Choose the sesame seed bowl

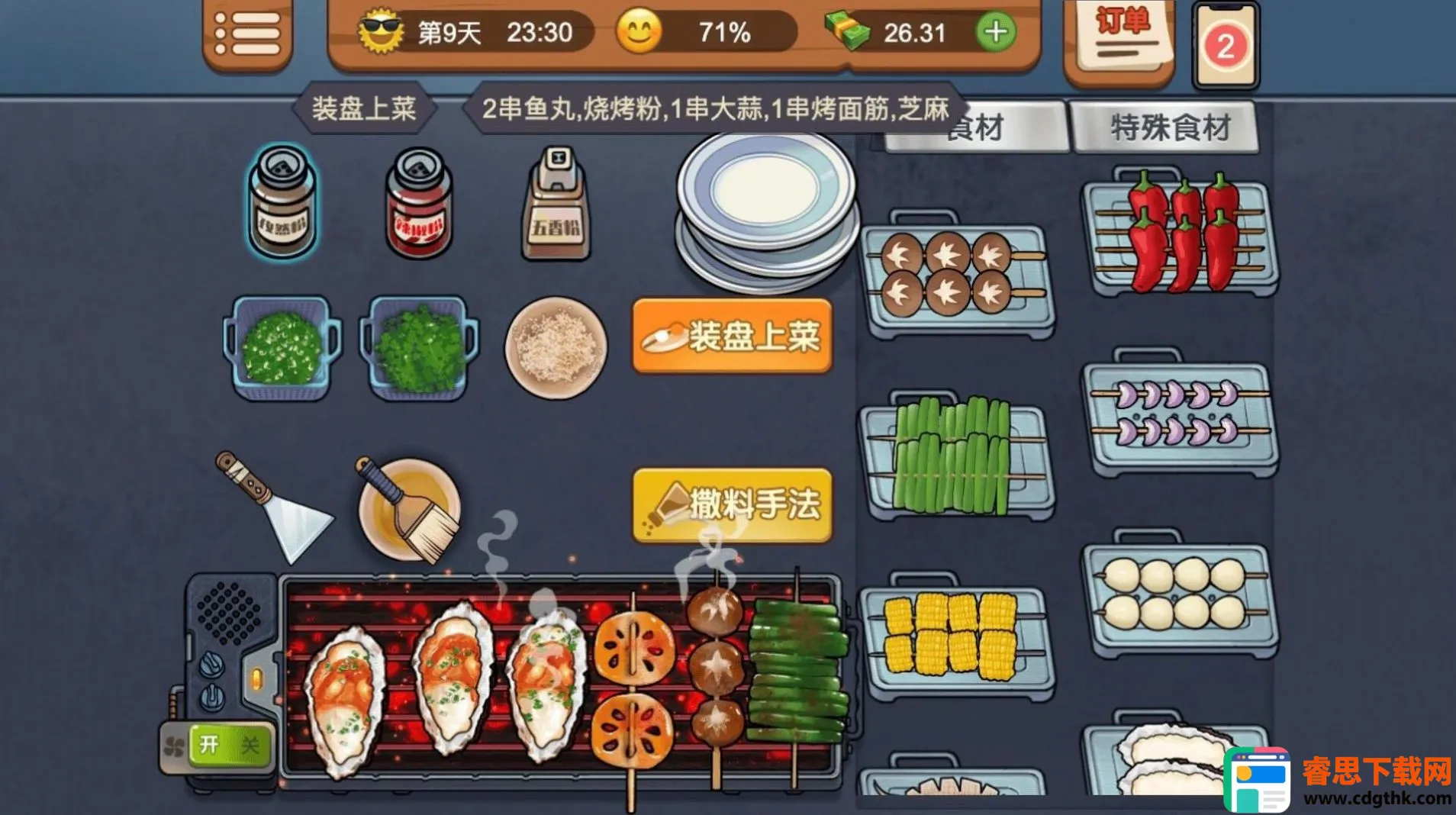(556, 348)
